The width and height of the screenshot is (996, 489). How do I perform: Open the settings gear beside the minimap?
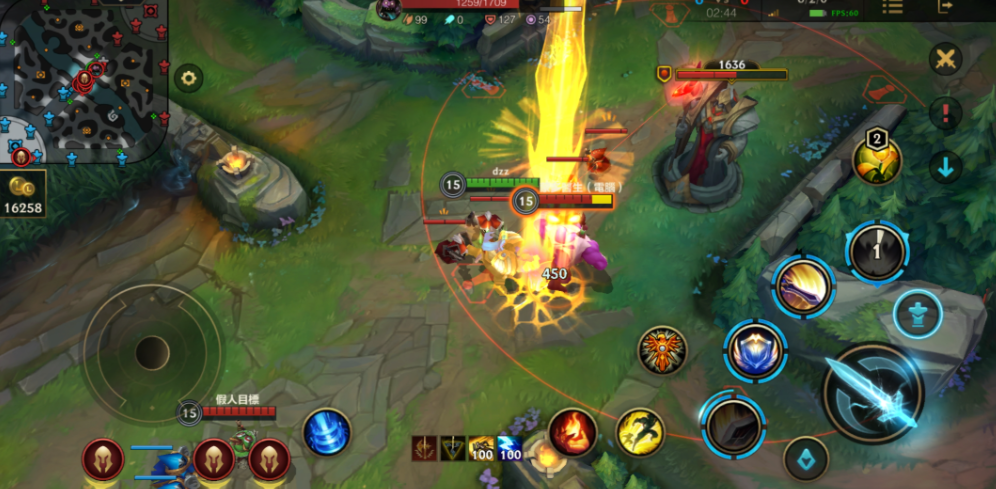[188, 78]
